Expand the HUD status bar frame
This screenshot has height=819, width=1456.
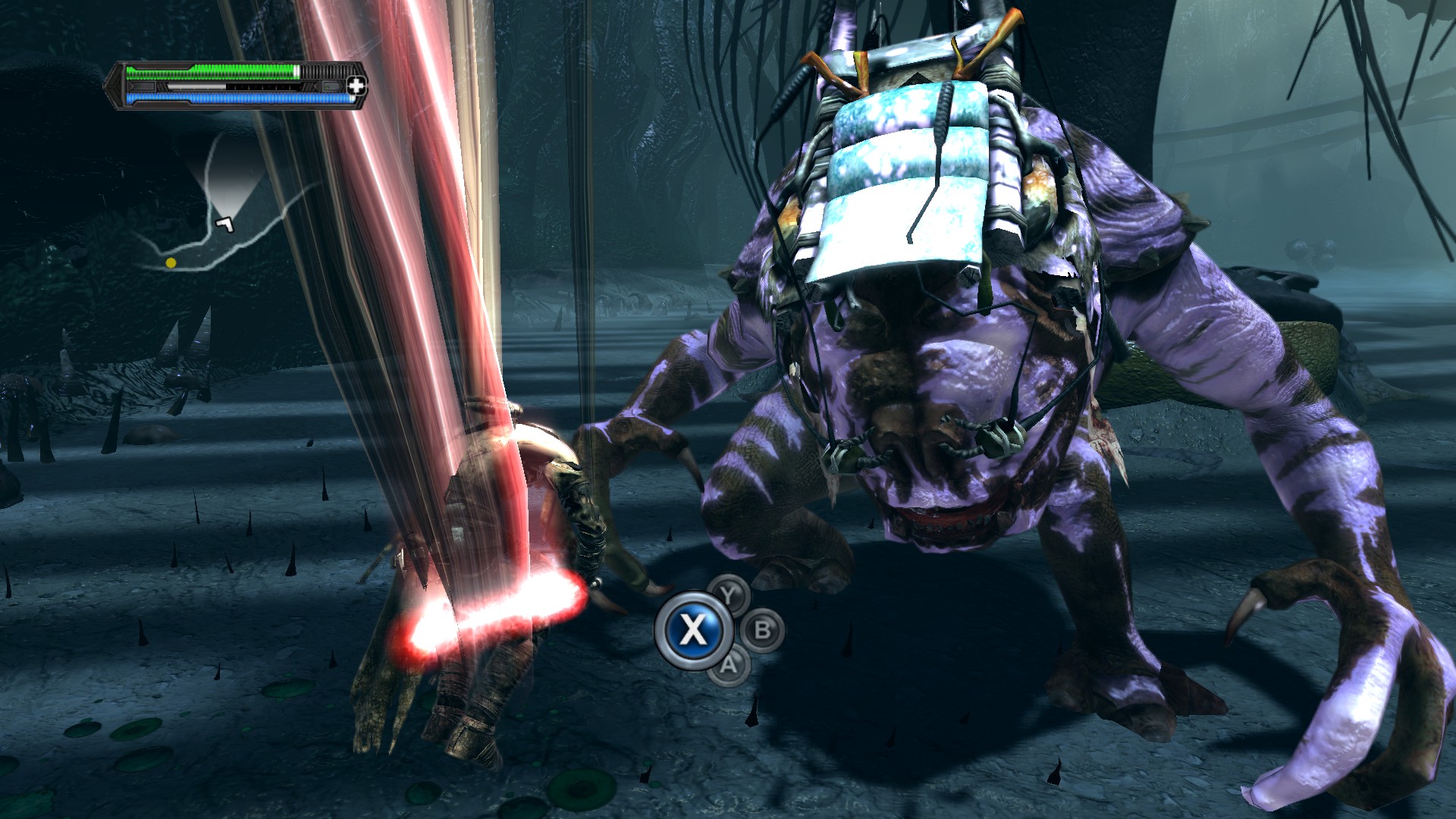coord(235,85)
